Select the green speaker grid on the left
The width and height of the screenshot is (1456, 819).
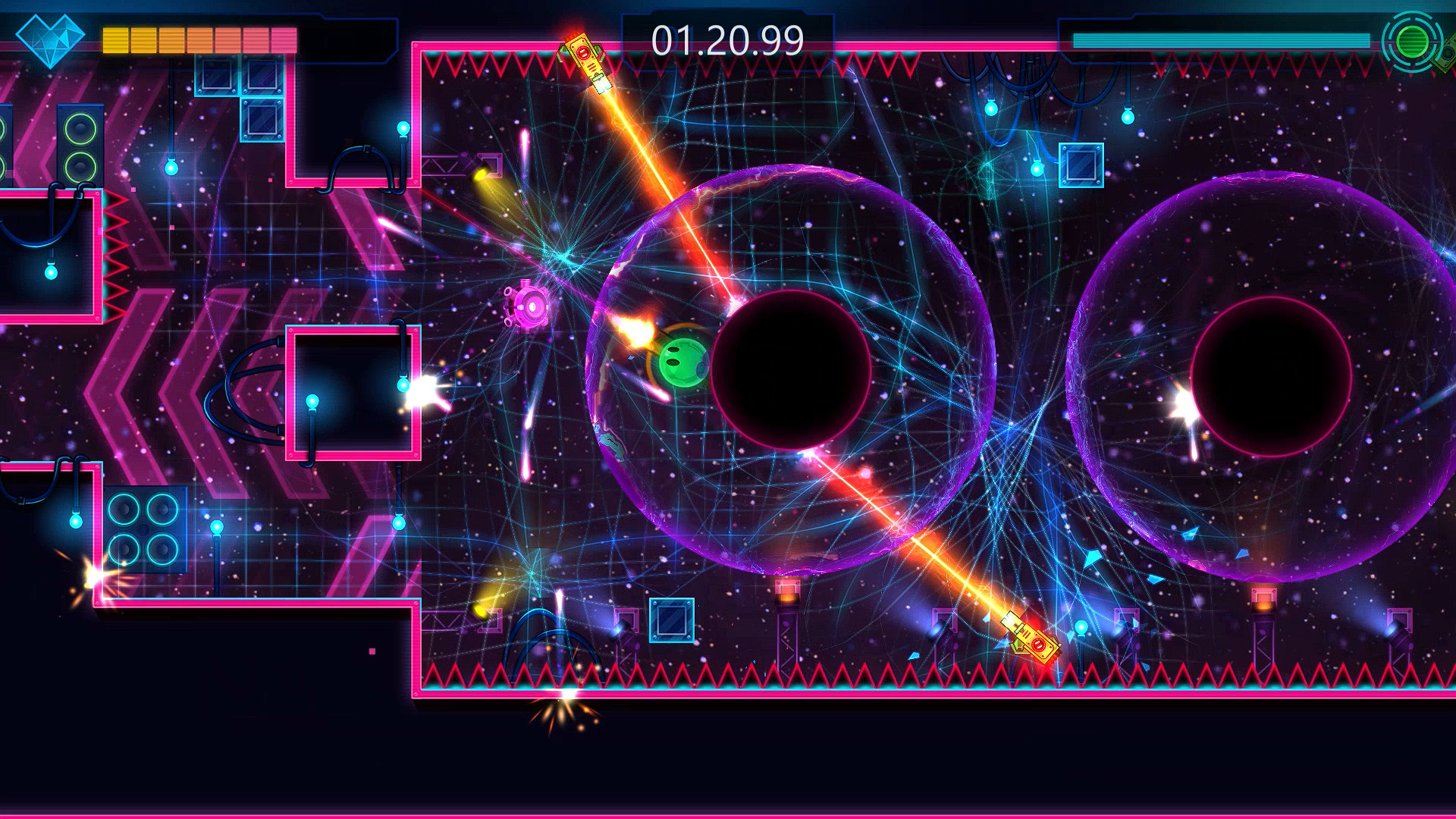[x=80, y=148]
